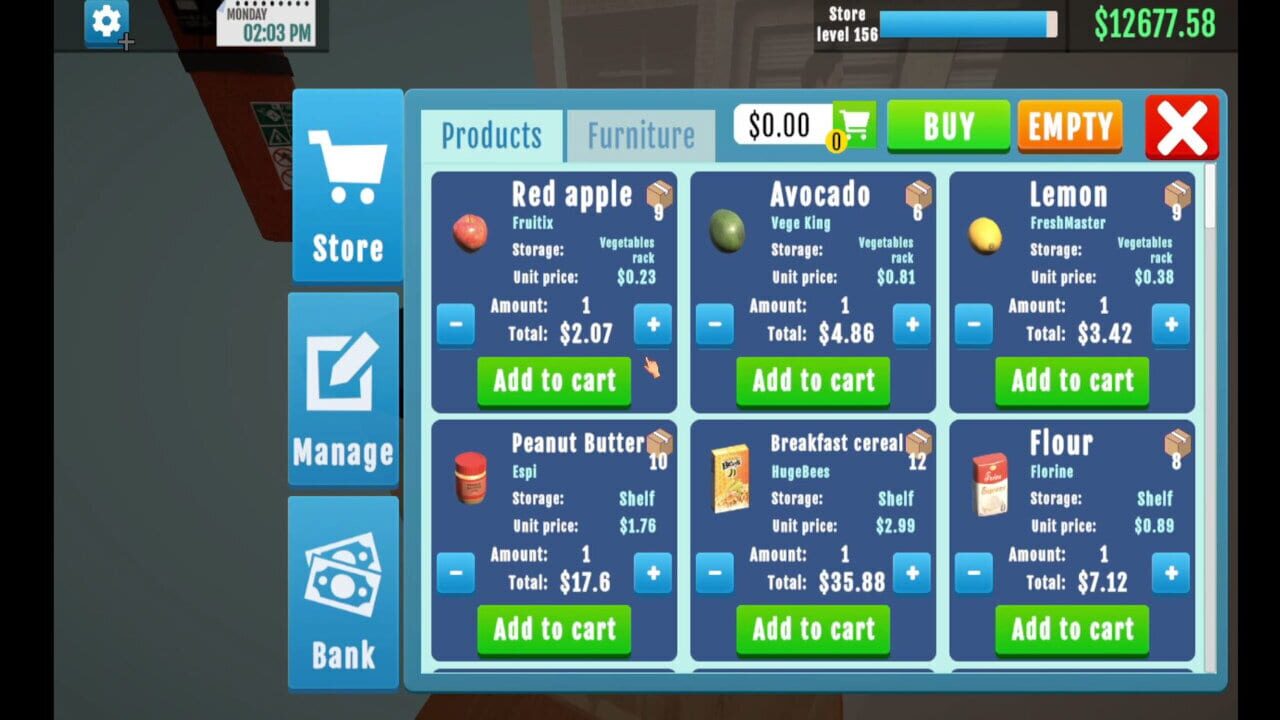Screen dimensions: 1280x720
Task: Increase Red apple amount
Action: (653, 325)
